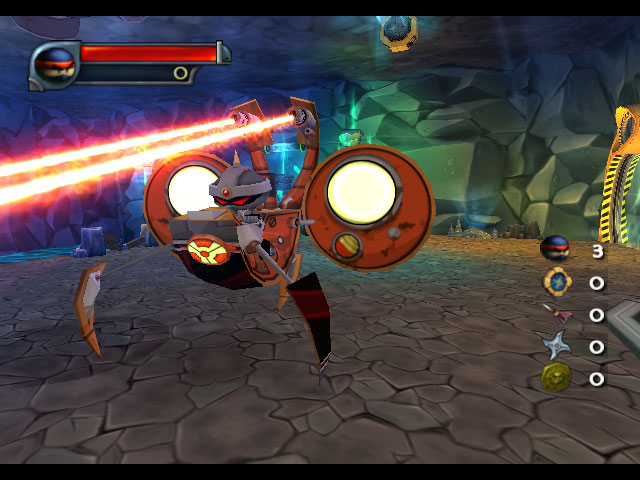The image size is (640, 480).
Task: Pick the silver shuriken icon
Action: [x=555, y=346]
